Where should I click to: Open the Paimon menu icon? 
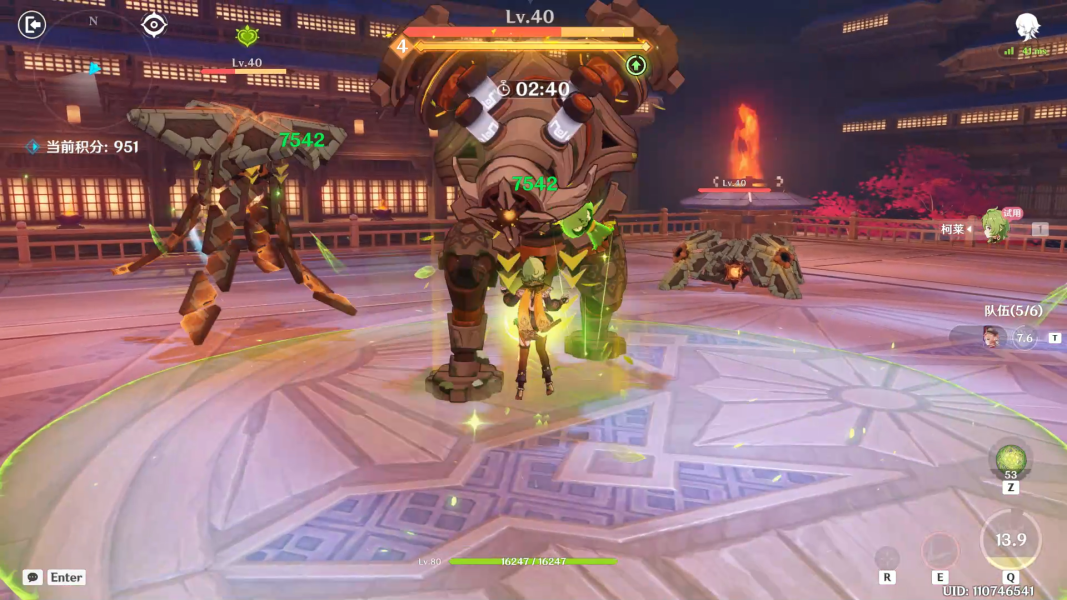point(1026,27)
